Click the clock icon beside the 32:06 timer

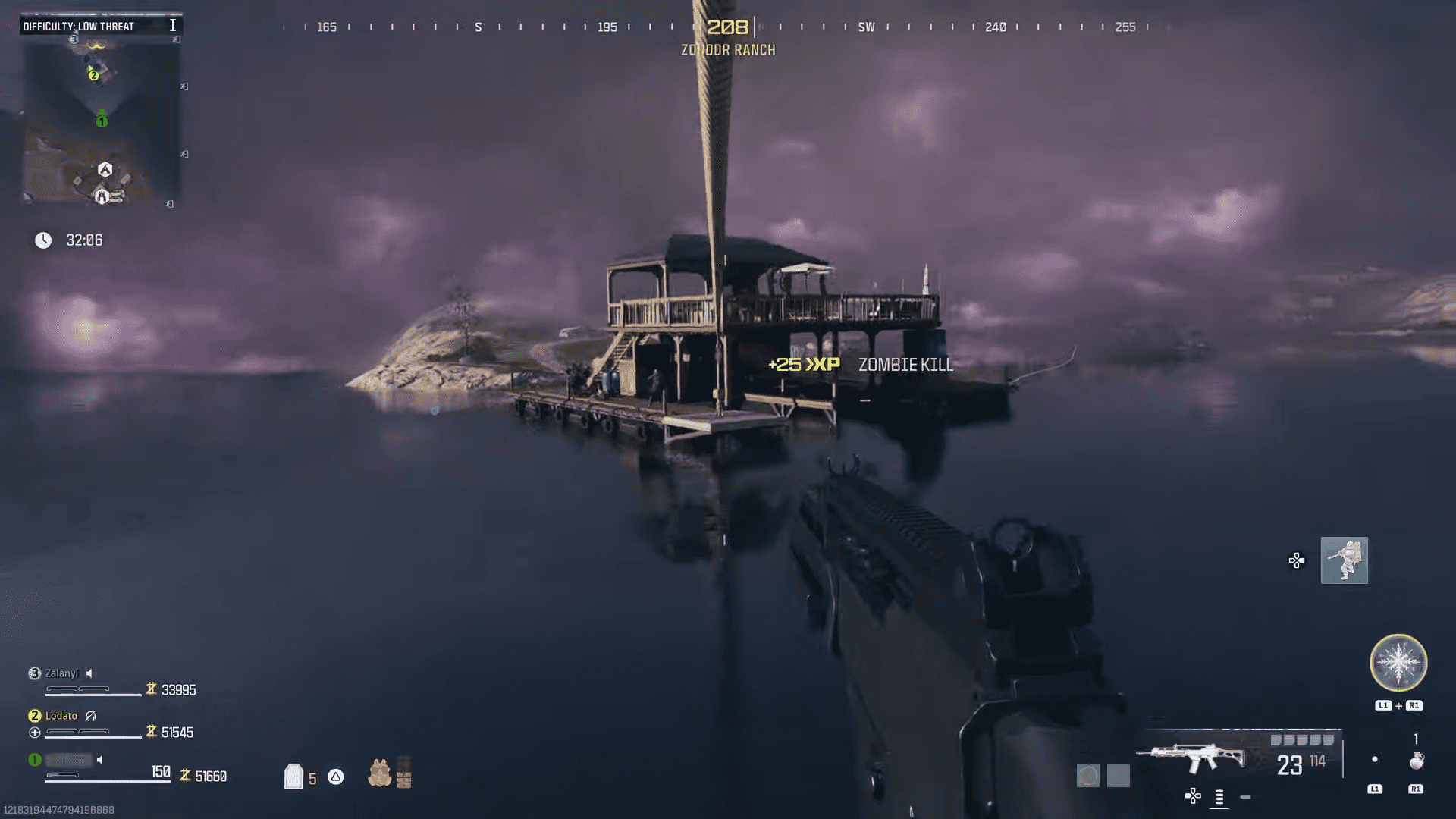(43, 240)
